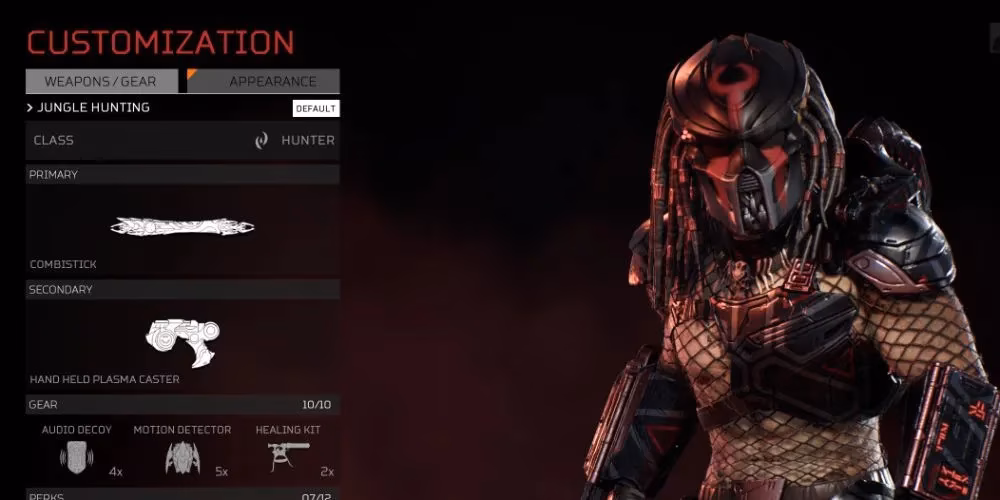Switch to the Weapons / Gear tab
This screenshot has height=500, width=1000.
103,81
